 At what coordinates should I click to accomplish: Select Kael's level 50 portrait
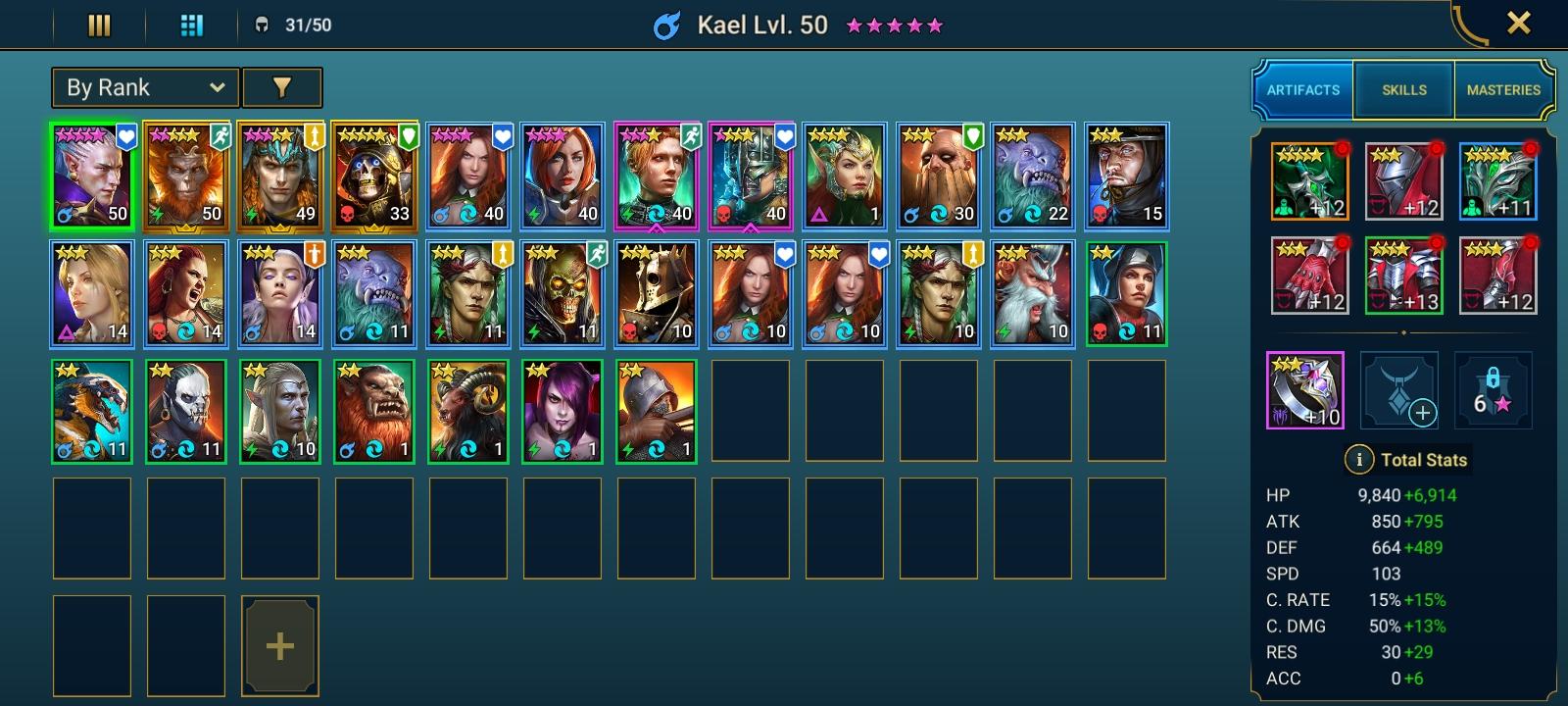point(93,177)
